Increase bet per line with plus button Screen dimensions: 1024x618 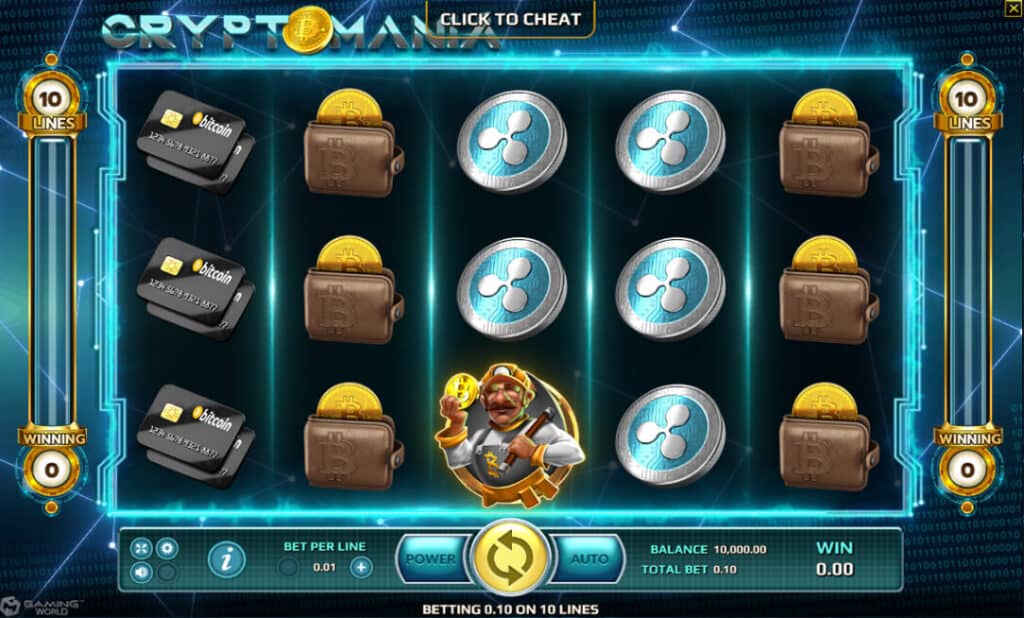[360, 567]
